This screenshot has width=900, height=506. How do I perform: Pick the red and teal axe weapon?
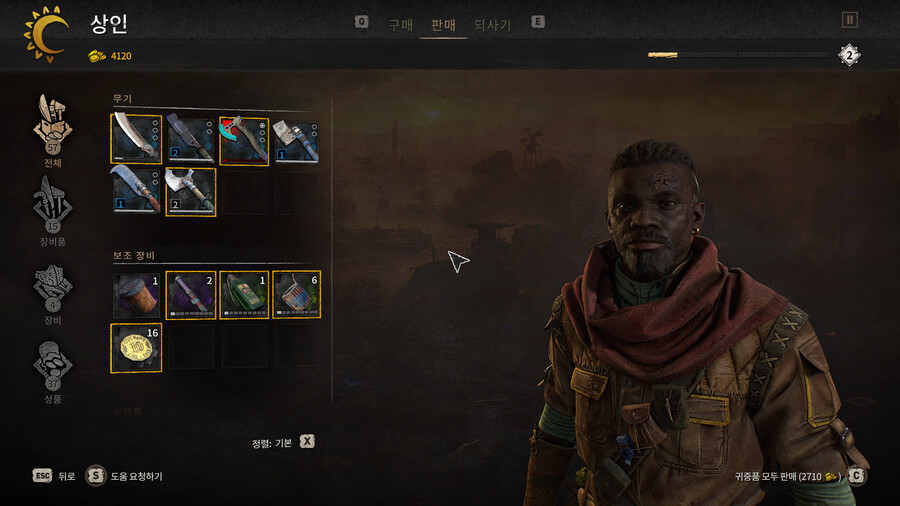click(244, 139)
